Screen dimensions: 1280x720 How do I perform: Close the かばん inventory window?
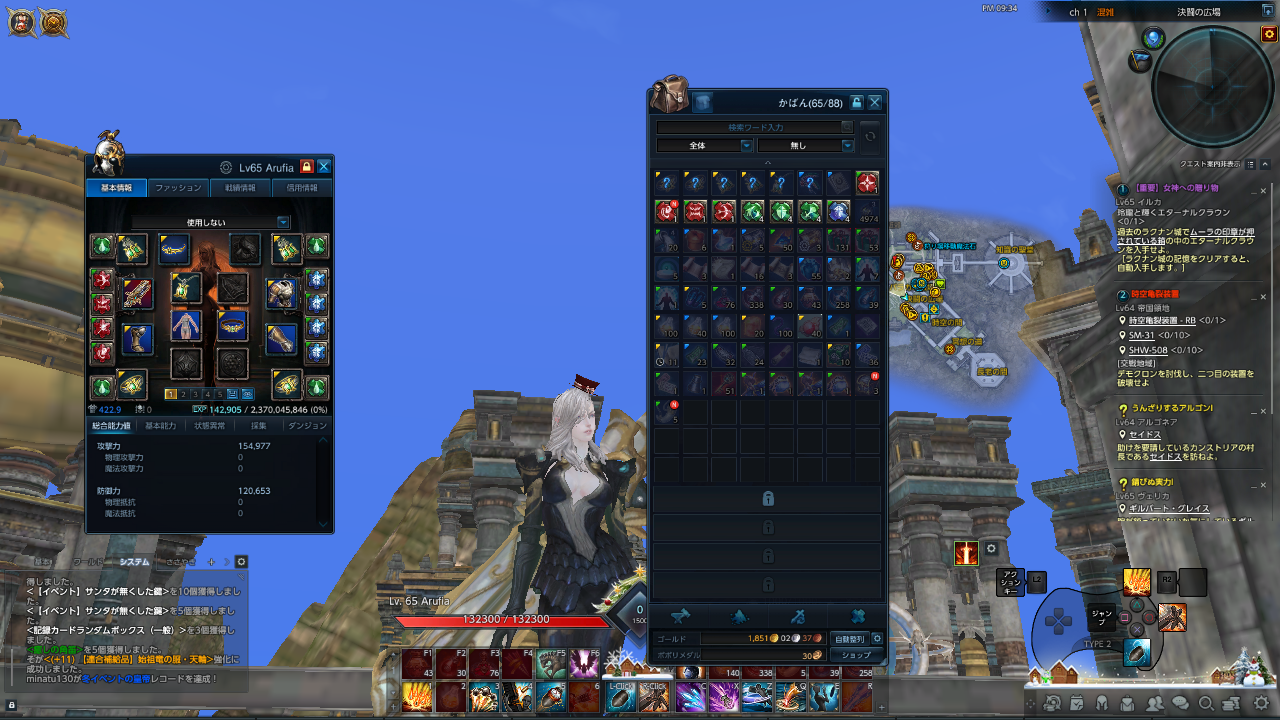tap(875, 102)
